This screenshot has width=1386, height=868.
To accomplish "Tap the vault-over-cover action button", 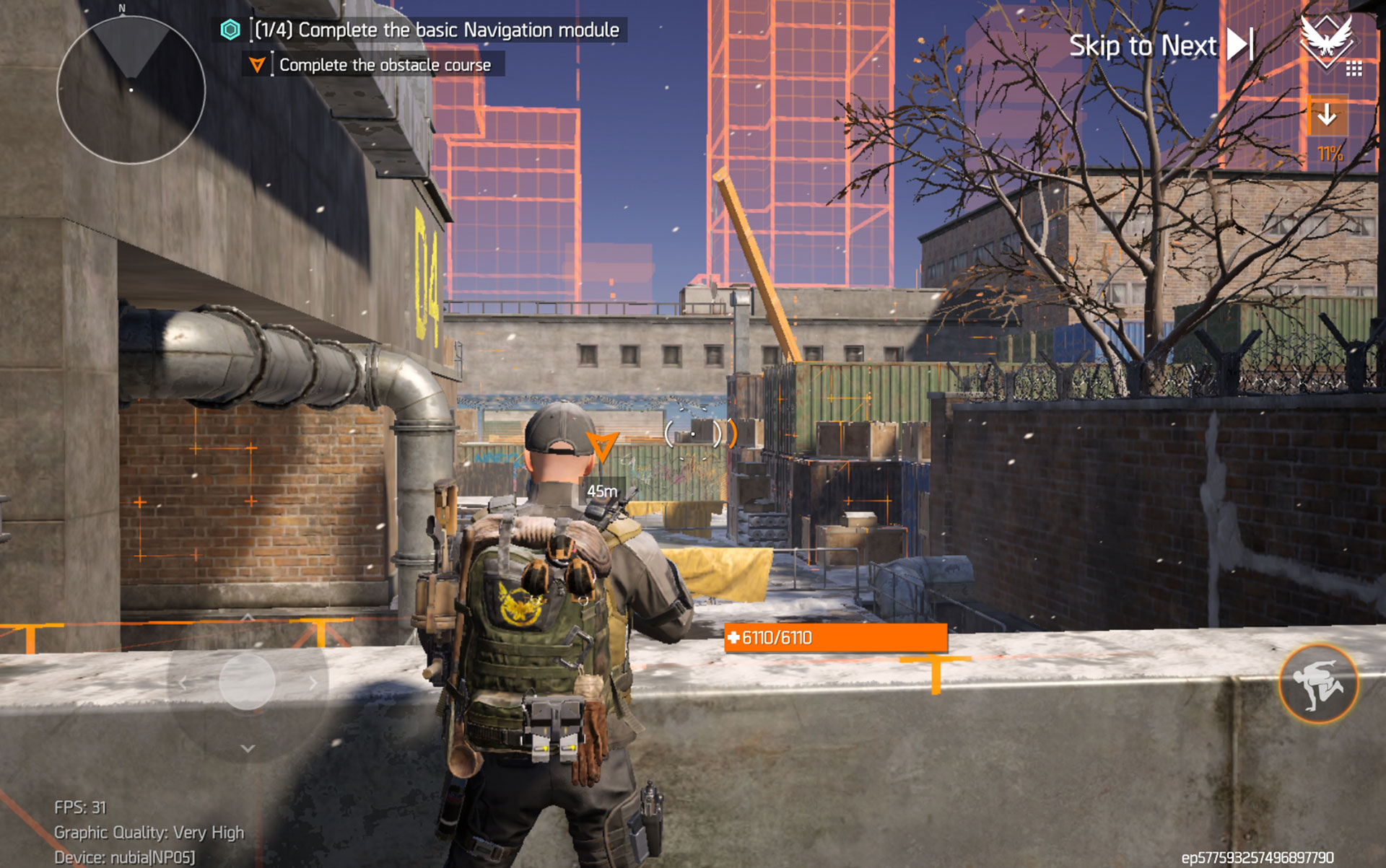I will 1318,683.
